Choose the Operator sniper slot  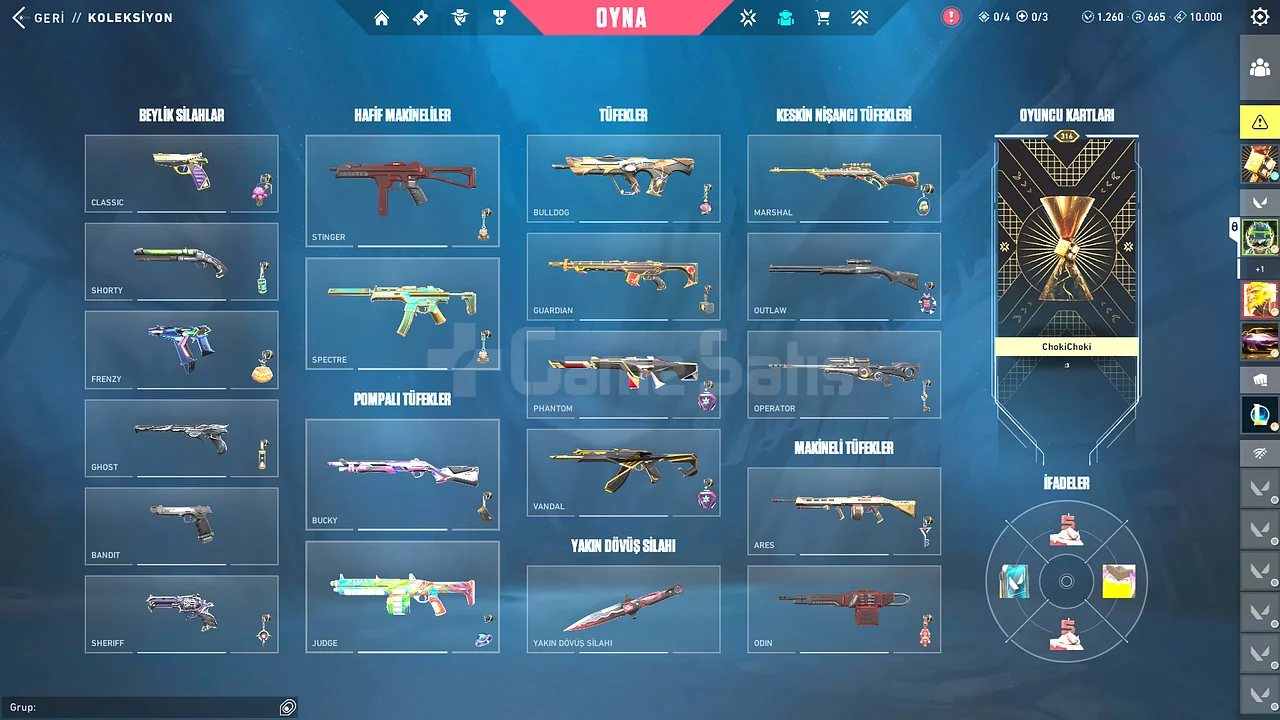click(844, 374)
